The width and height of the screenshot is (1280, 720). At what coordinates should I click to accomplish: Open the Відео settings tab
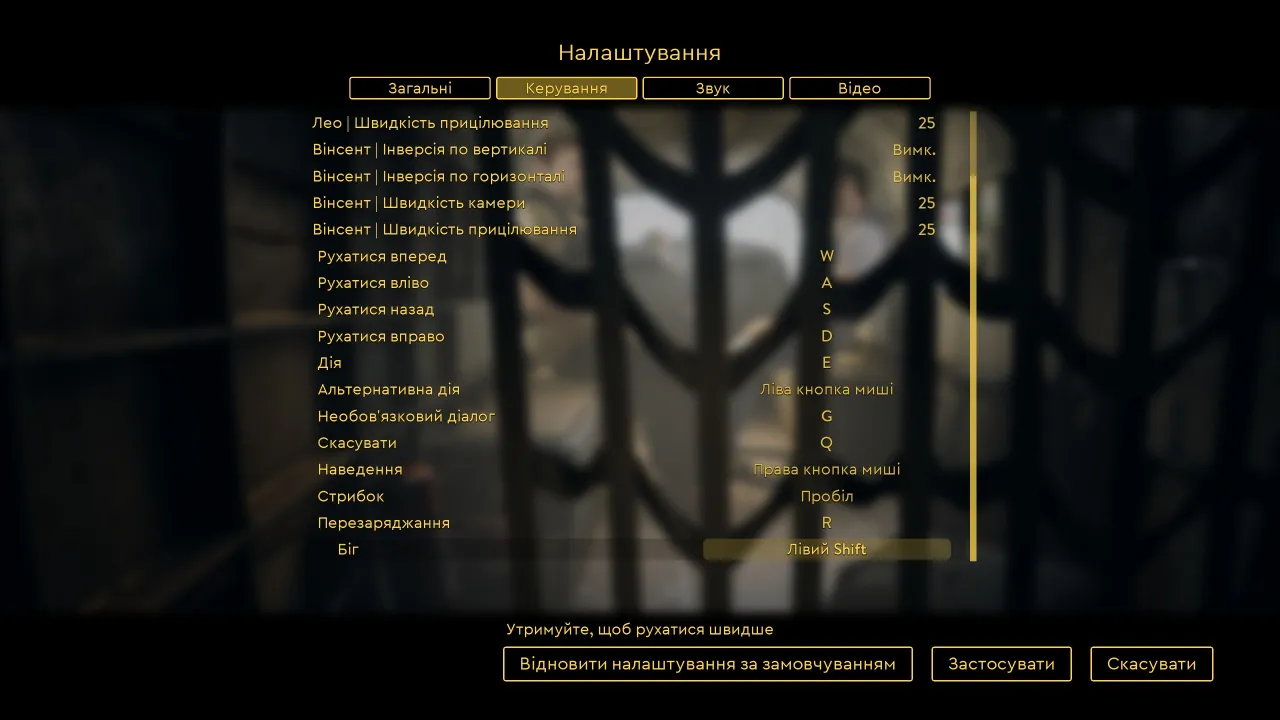tap(859, 88)
